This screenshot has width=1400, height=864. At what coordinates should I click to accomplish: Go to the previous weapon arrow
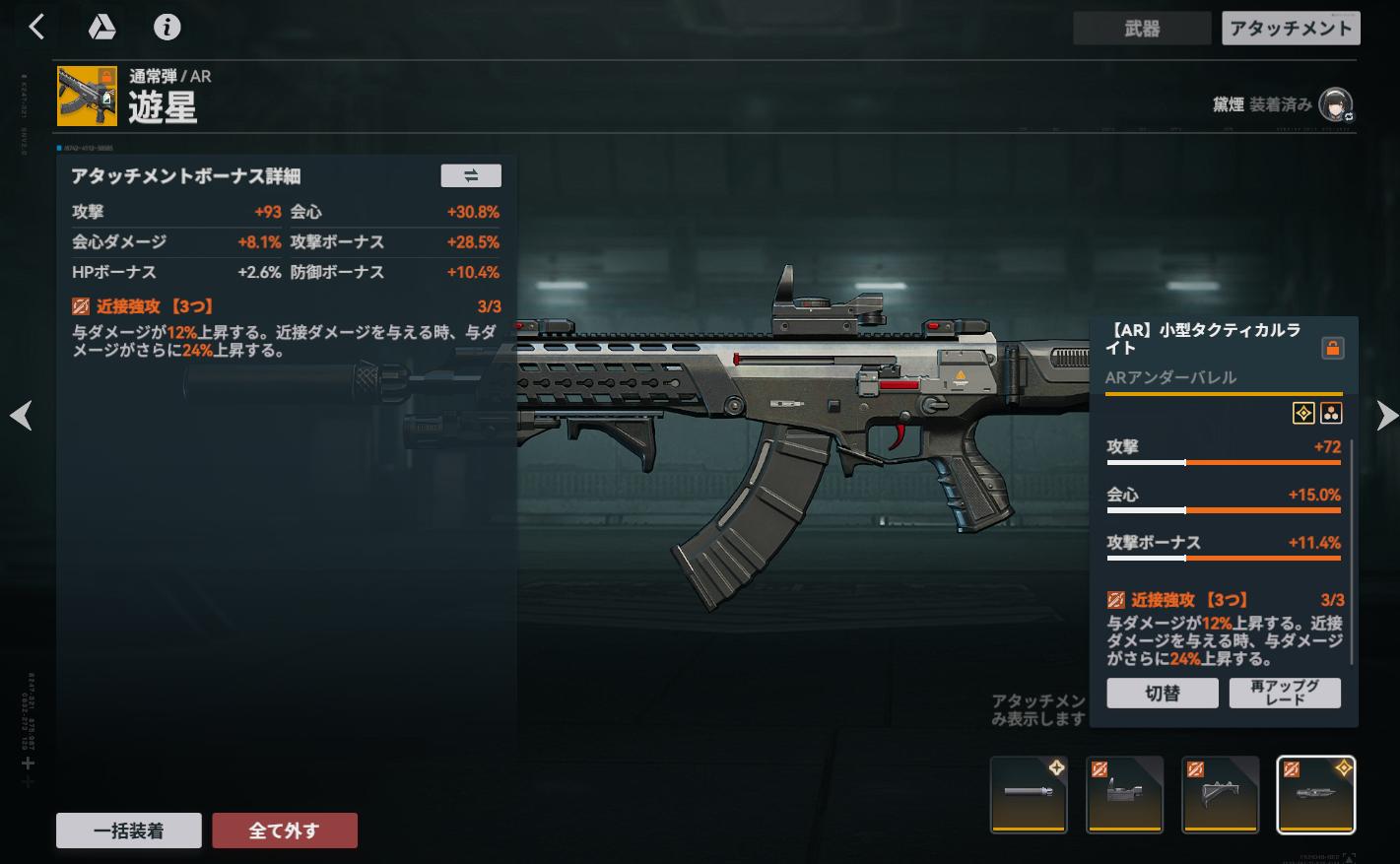pos(21,416)
